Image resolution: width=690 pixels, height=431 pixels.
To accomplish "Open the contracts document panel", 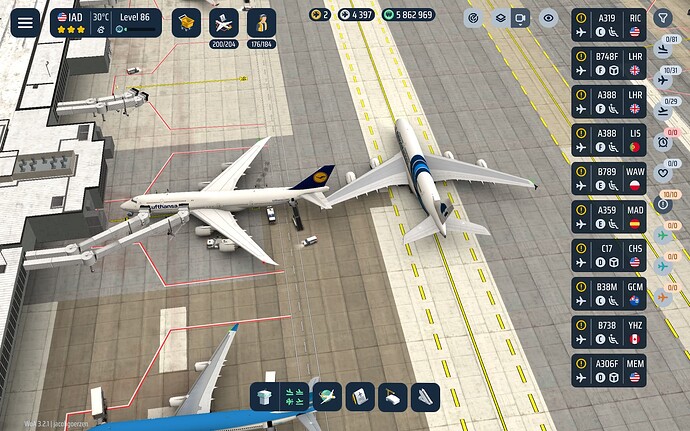I will click(x=359, y=395).
